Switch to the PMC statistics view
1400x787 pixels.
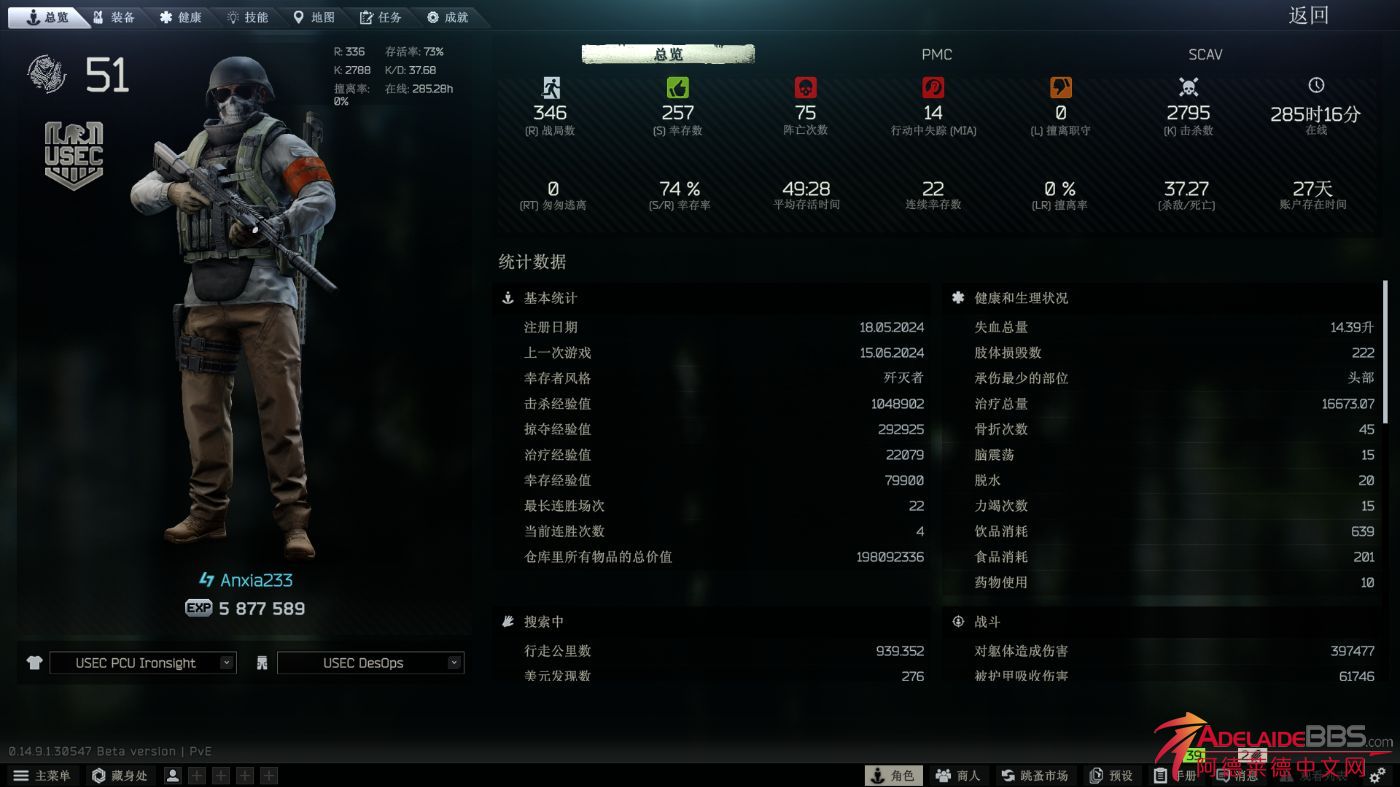pos(936,55)
